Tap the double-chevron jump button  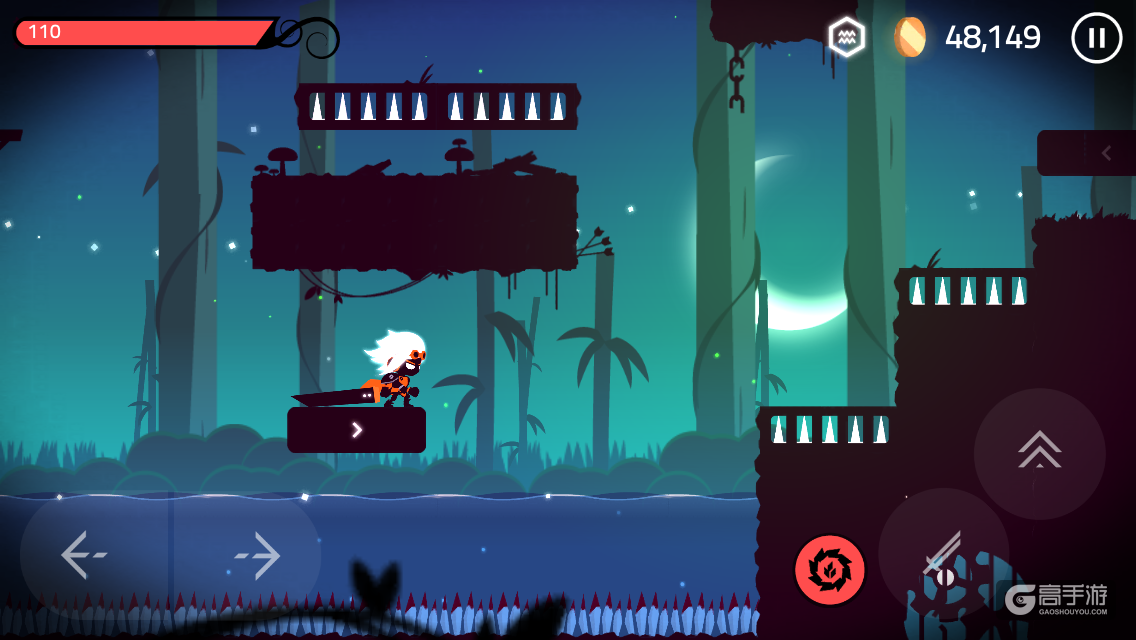(1039, 453)
